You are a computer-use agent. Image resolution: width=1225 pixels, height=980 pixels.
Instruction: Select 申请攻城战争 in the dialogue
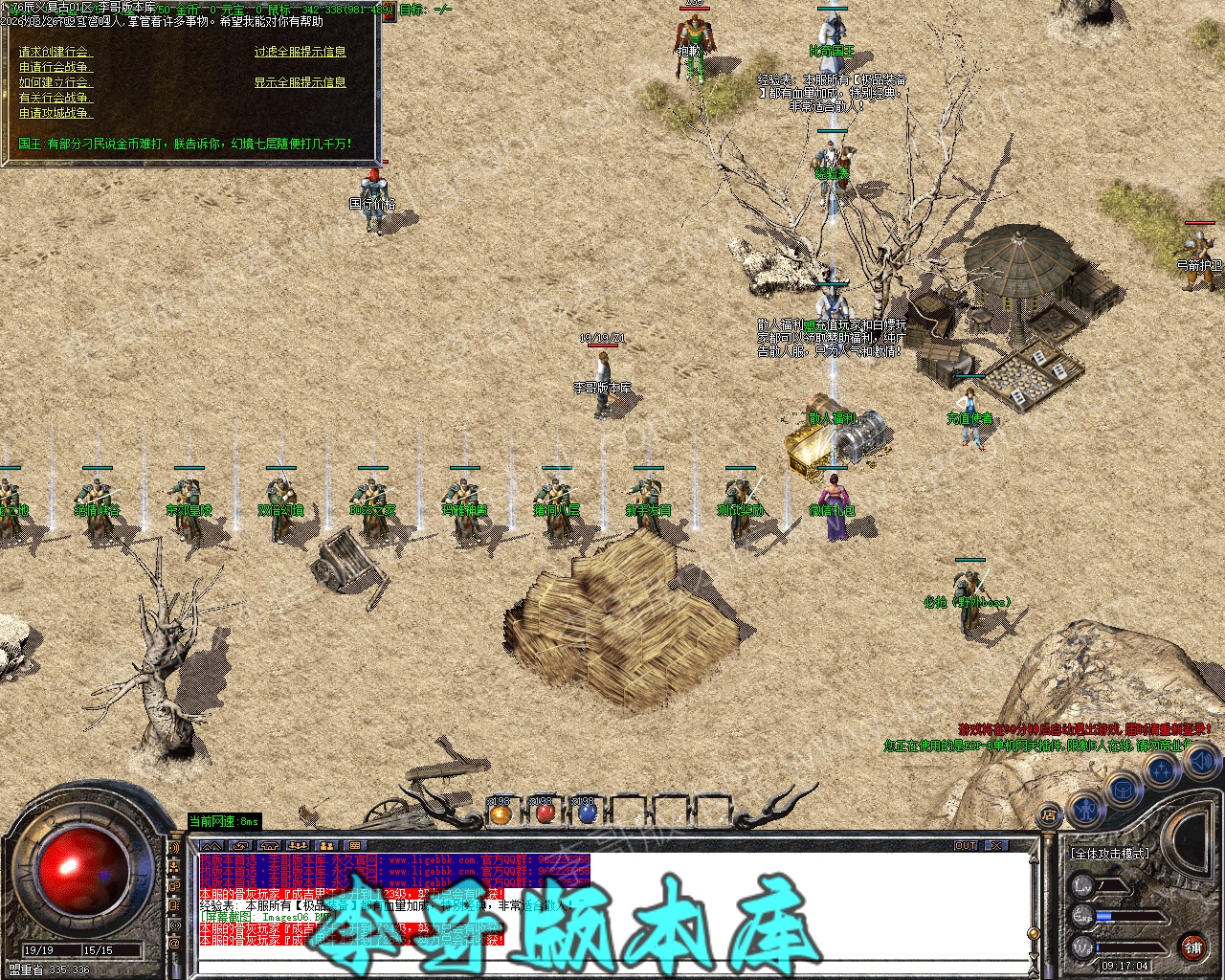click(56, 113)
